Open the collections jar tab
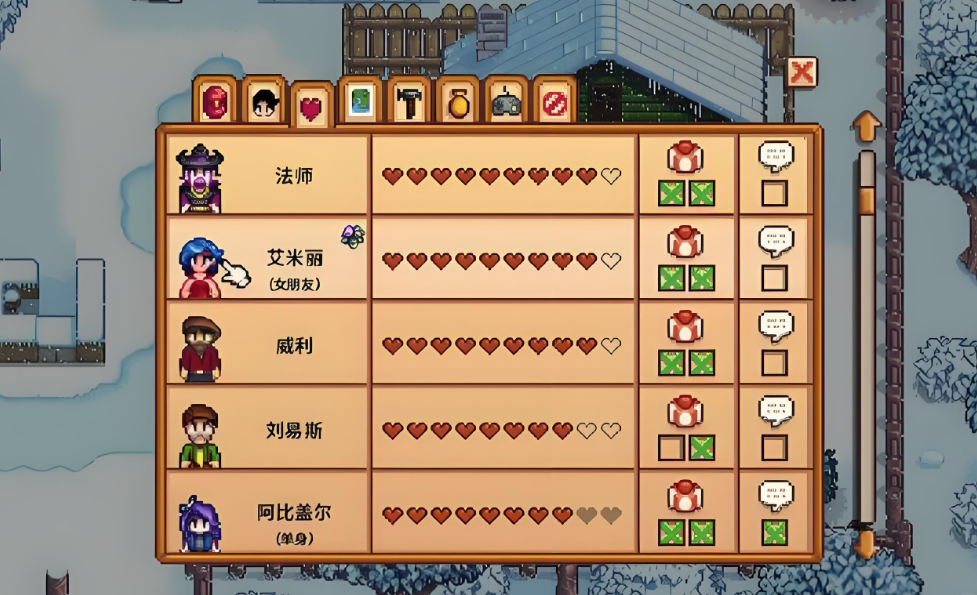This screenshot has width=977, height=595. coord(457,101)
